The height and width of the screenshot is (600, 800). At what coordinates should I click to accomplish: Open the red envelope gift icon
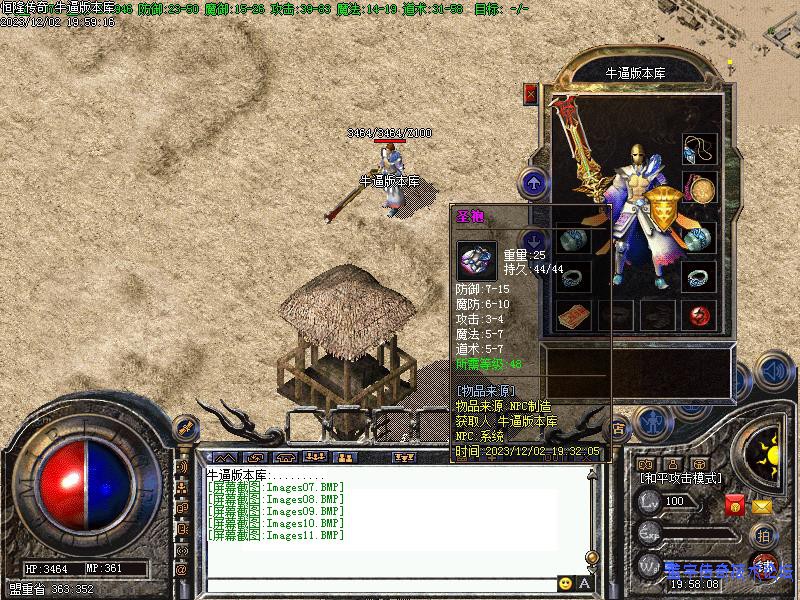click(735, 506)
